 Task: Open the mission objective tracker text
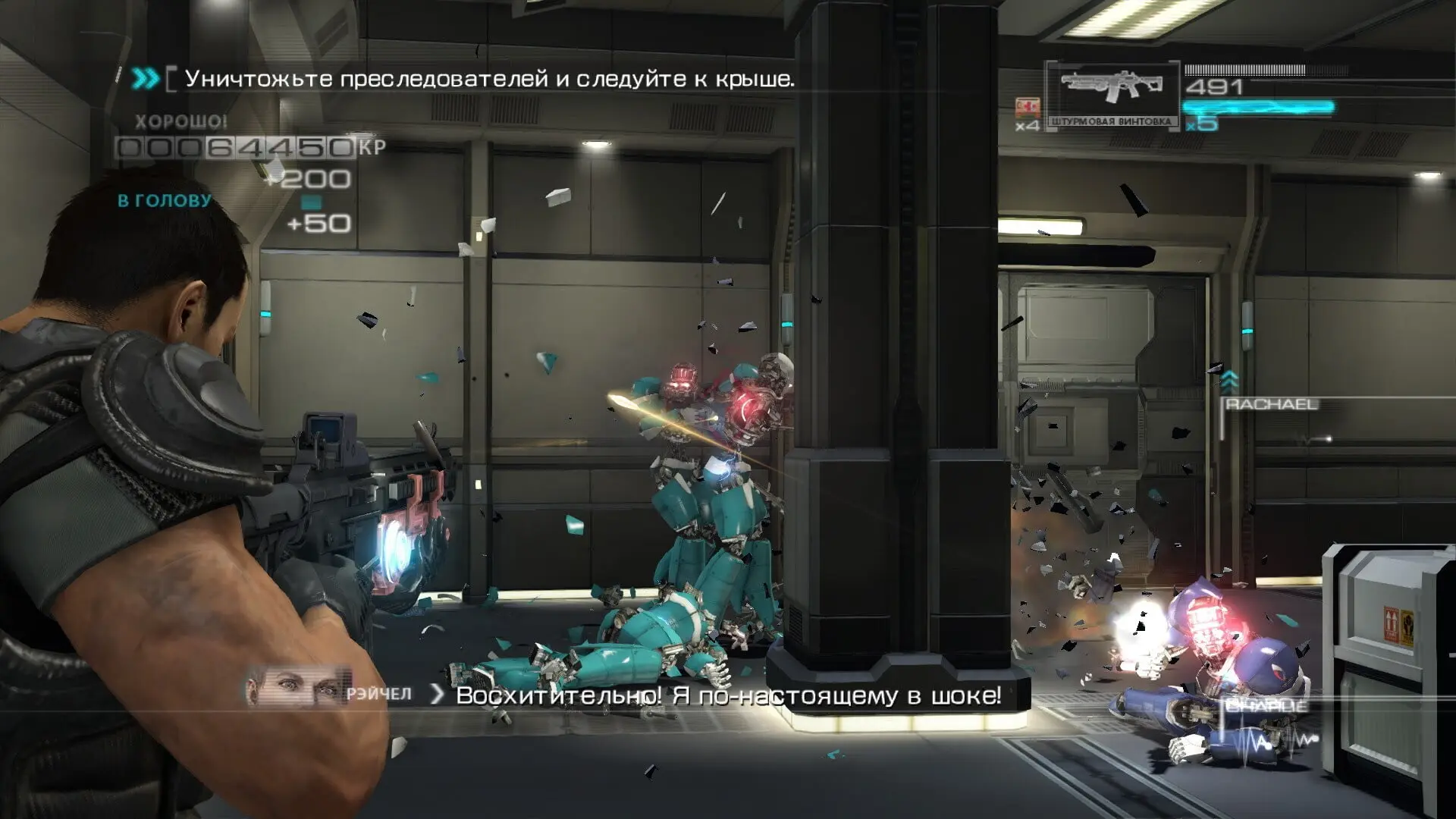tap(489, 79)
